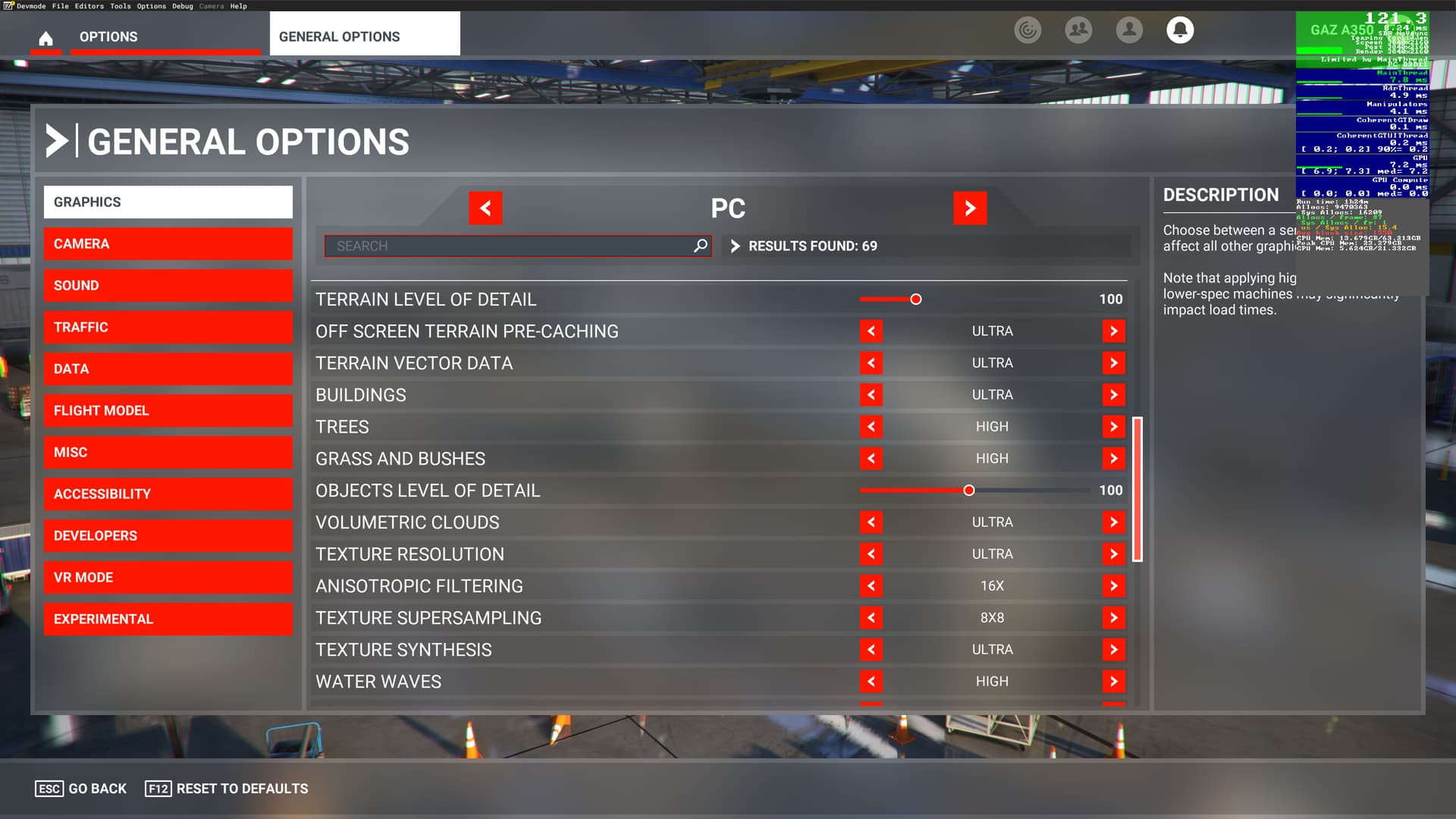Click left arrow beside the PC preset title
This screenshot has height=819, width=1456.
485,208
